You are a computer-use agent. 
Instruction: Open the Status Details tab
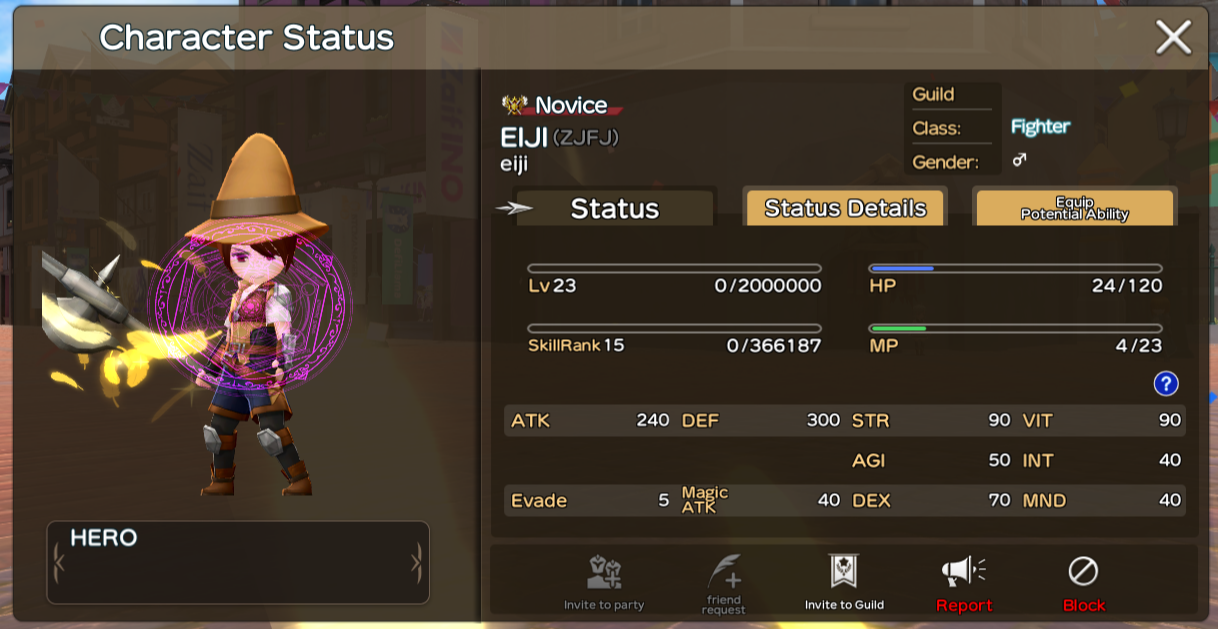845,208
